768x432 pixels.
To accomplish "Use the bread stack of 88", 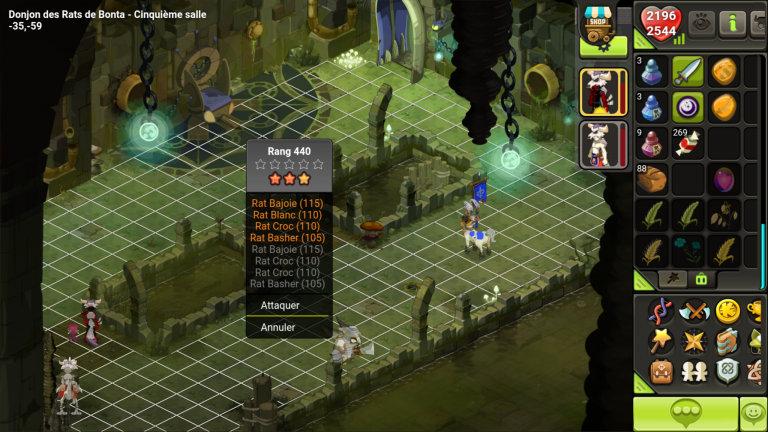I will click(652, 179).
